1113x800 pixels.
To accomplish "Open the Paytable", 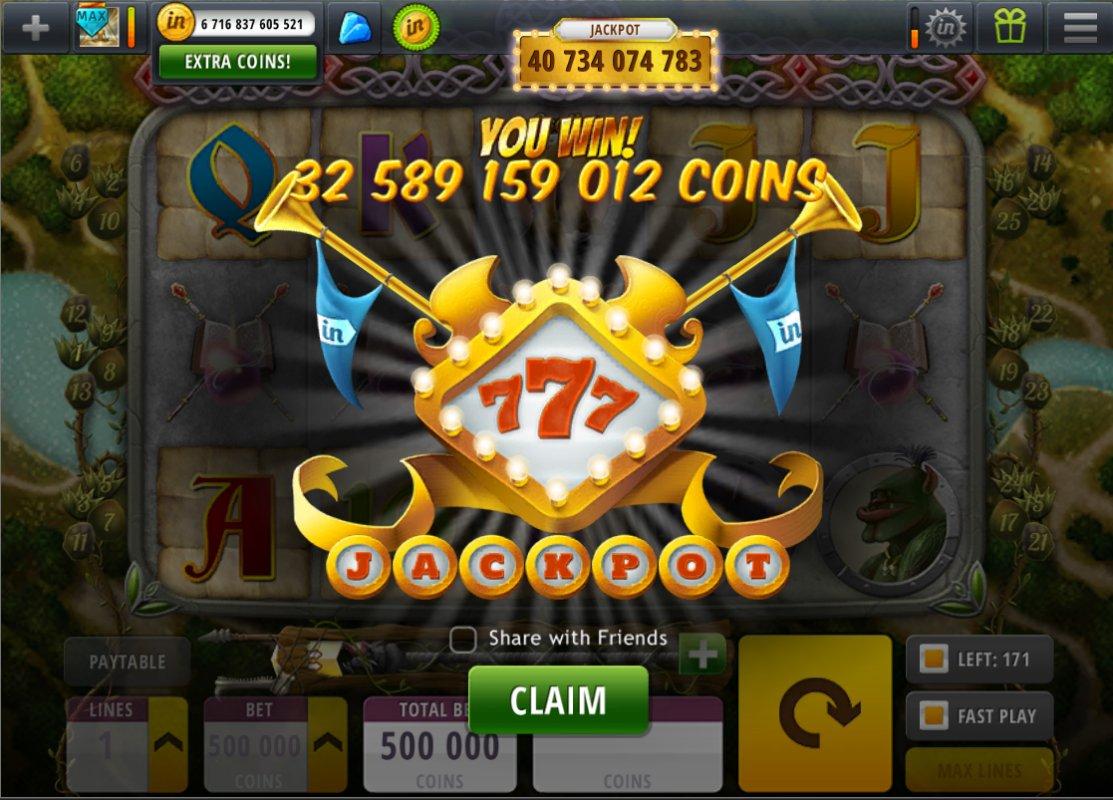I will point(126,662).
